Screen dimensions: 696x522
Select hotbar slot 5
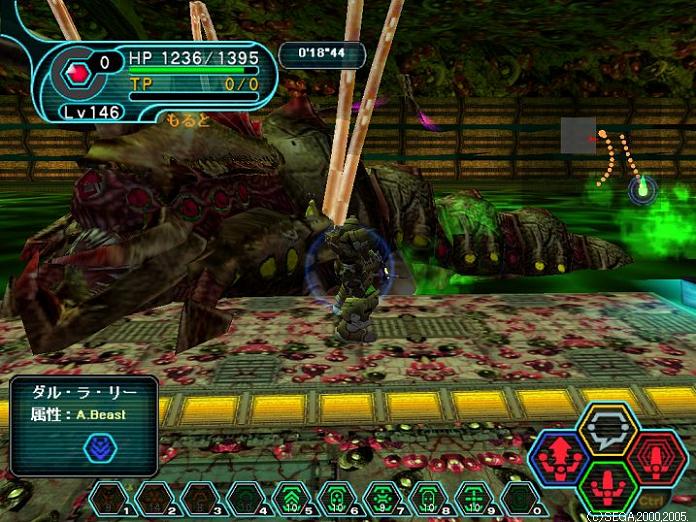(291, 496)
